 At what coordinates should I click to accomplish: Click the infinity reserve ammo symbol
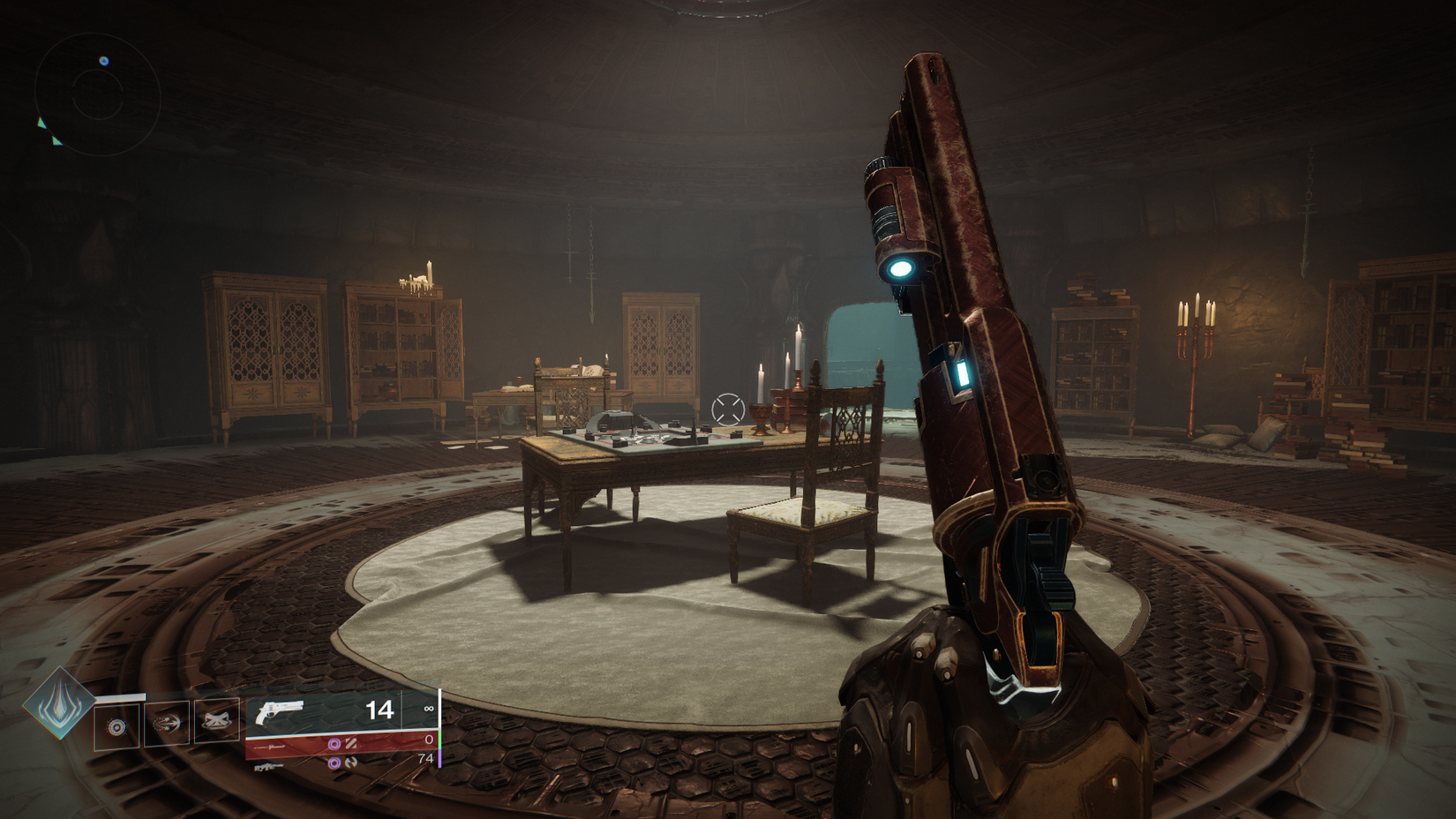(429, 707)
